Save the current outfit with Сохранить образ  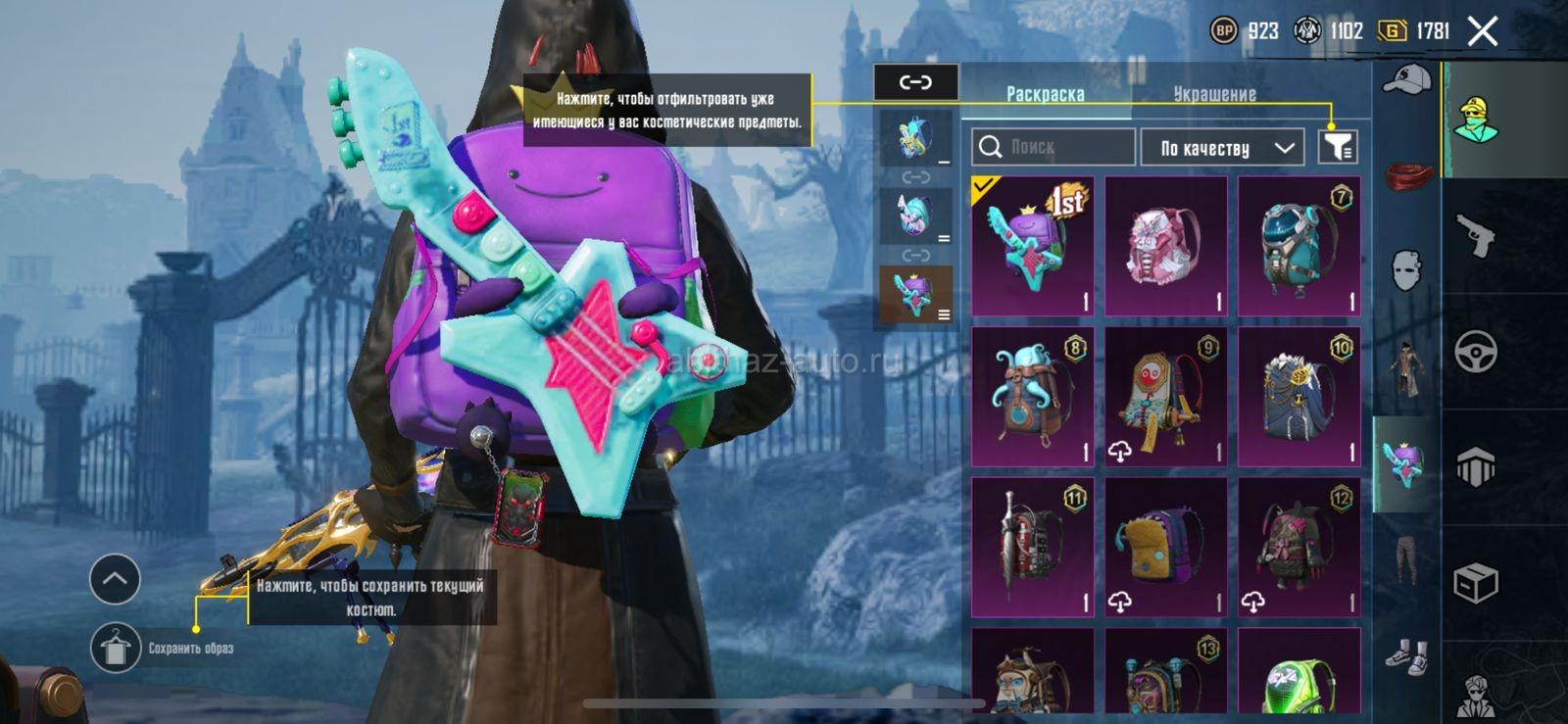click(116, 648)
